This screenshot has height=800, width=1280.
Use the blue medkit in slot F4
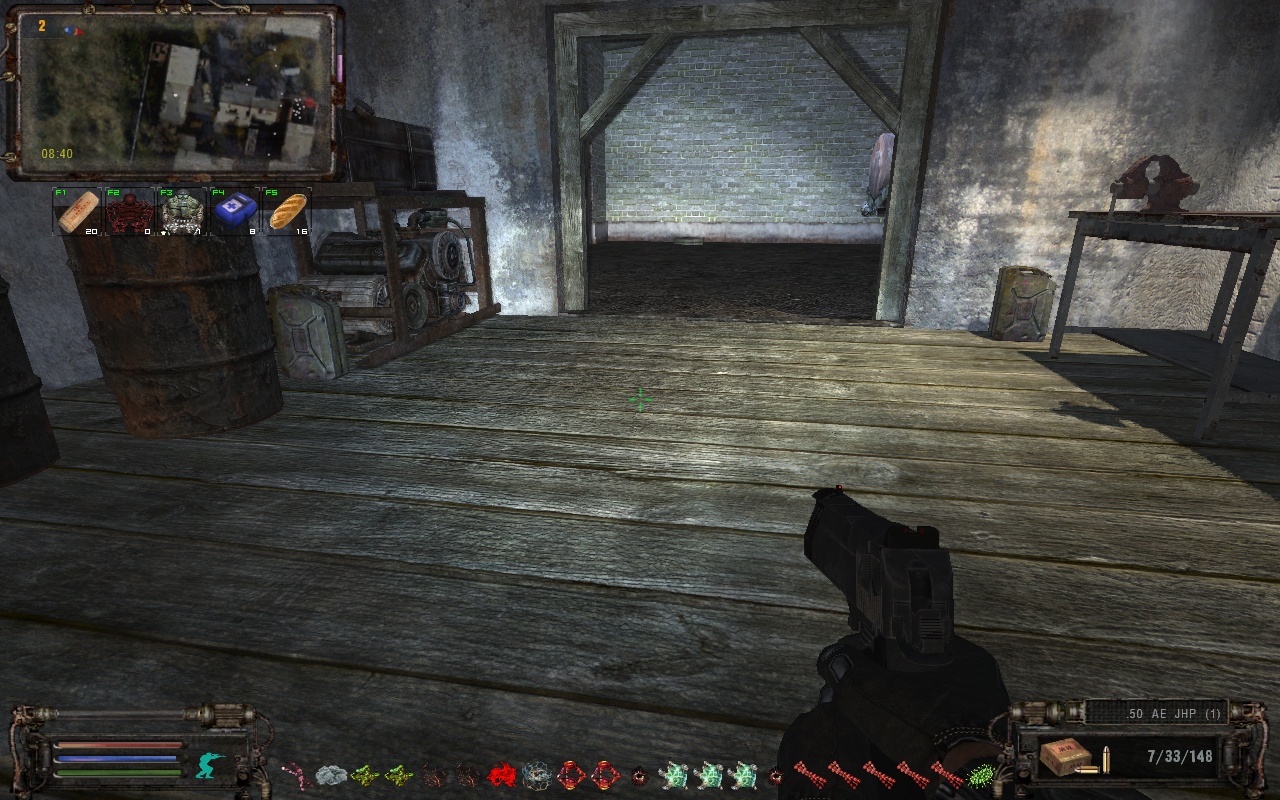pos(234,212)
